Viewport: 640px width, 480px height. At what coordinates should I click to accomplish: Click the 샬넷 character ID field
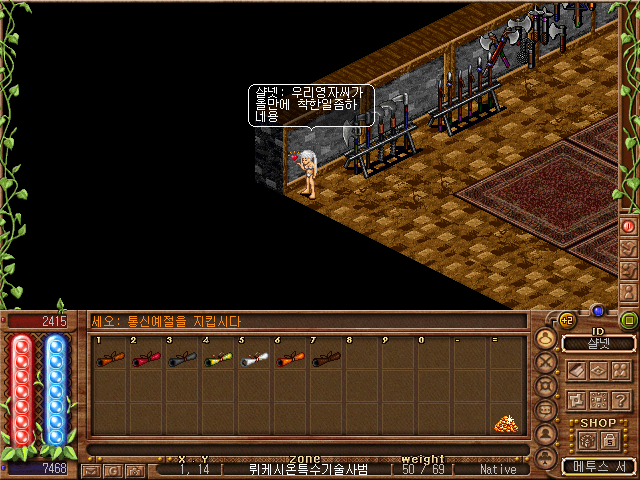pyautogui.click(x=598, y=343)
